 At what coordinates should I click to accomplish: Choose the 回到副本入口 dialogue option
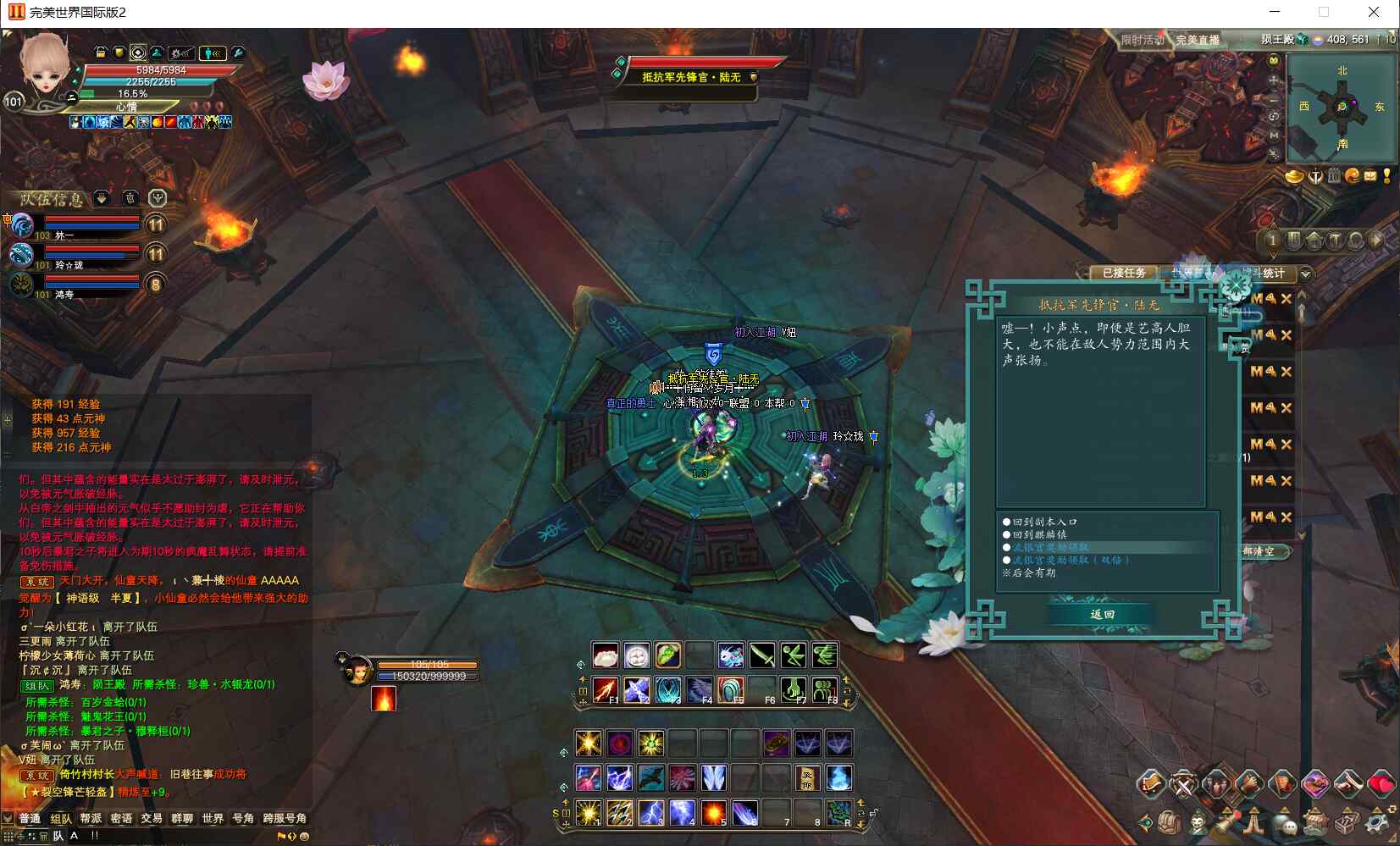pos(1044,522)
